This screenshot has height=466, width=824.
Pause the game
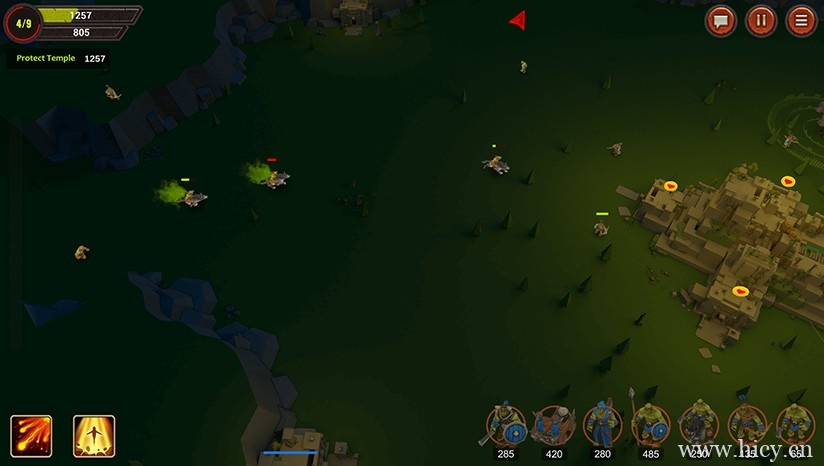click(x=761, y=21)
